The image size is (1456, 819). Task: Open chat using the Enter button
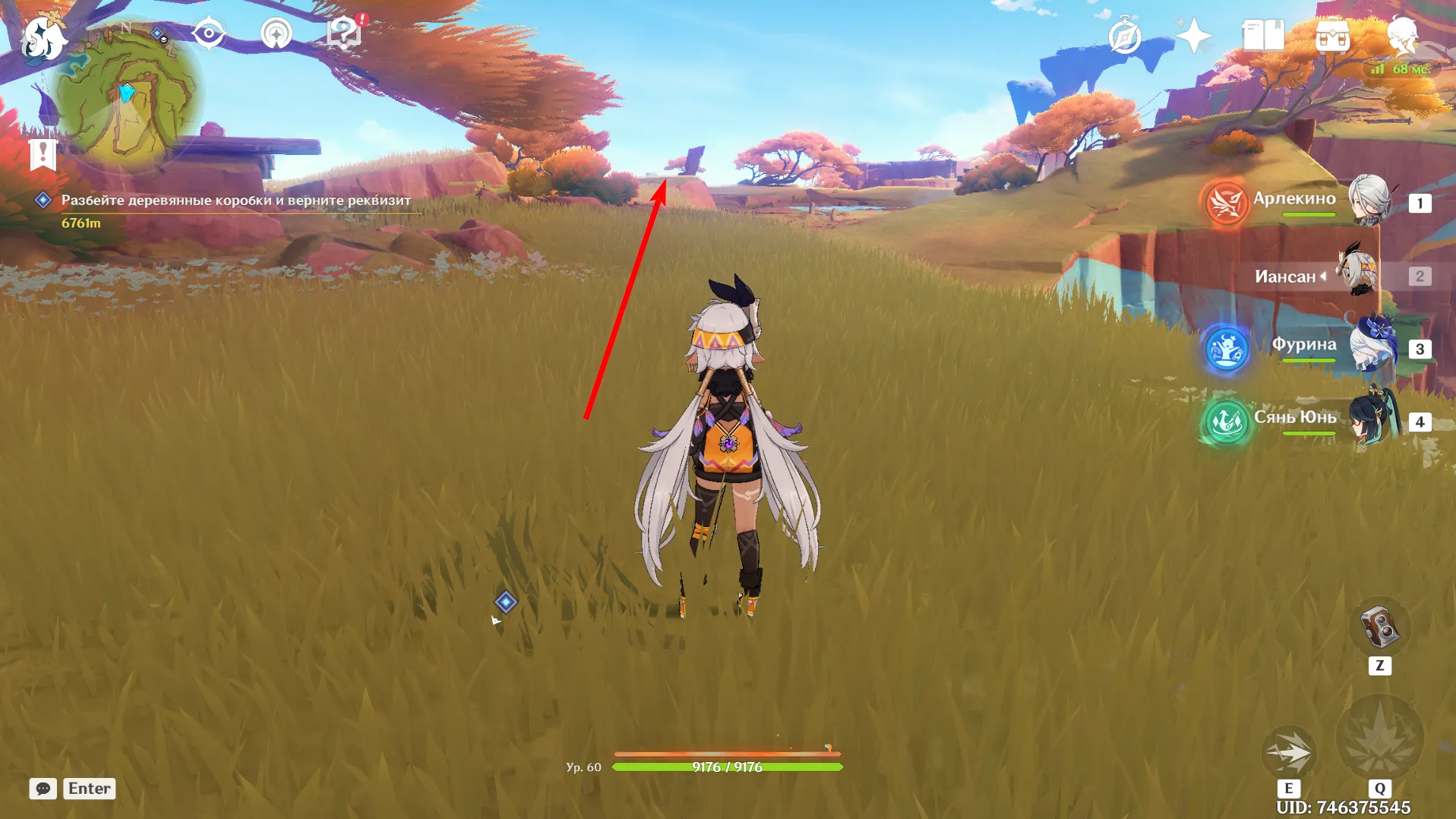click(x=89, y=789)
